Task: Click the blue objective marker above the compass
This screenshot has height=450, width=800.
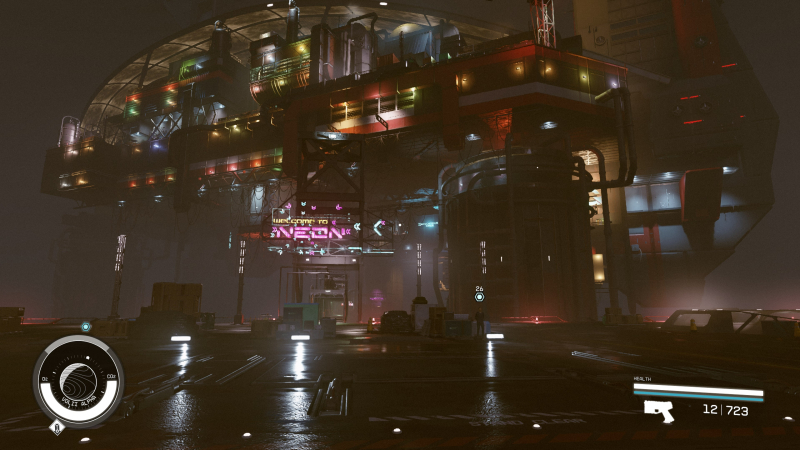Action: point(86,326)
